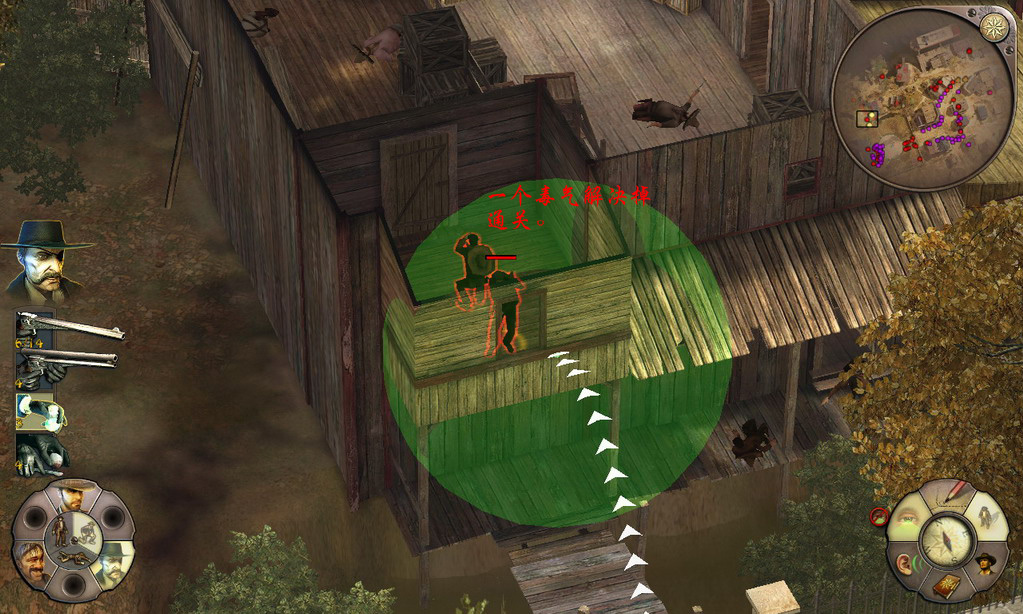1023x614 pixels.
Task: Select the gloved hand holding ball ability
Action: point(42,453)
